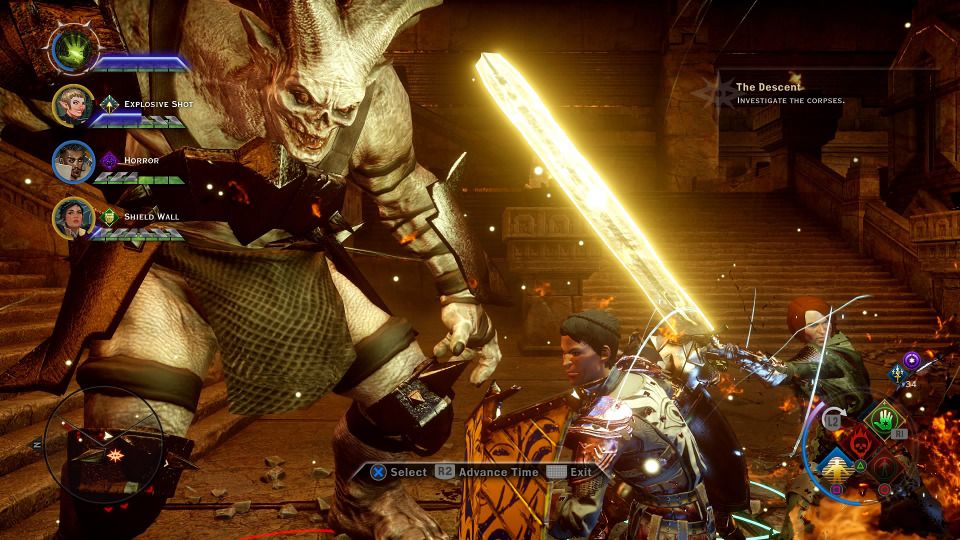960x540 pixels.
Task: Choose the mustached mage party portrait
Action: click(73, 162)
